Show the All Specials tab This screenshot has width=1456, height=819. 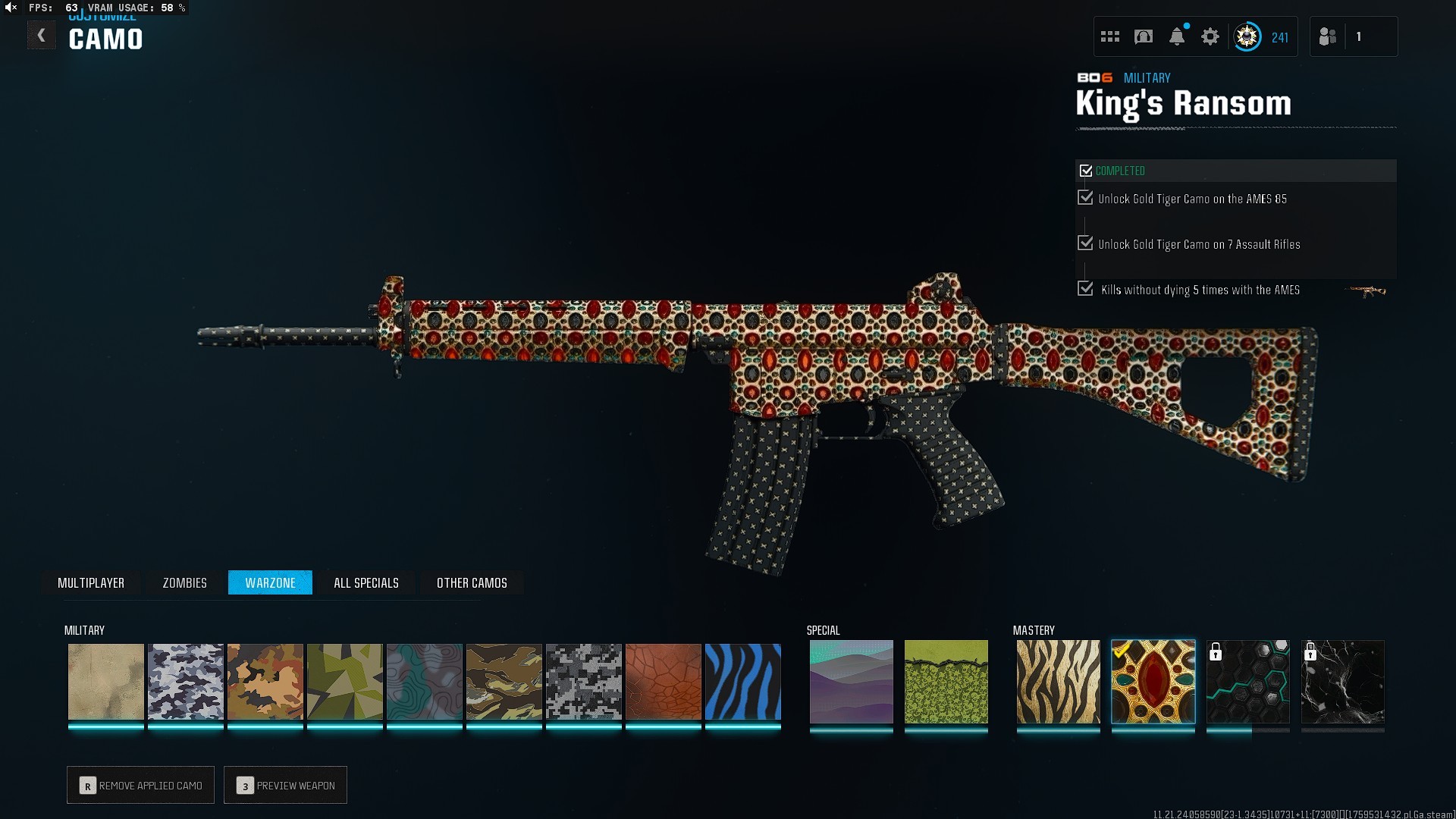(x=366, y=582)
